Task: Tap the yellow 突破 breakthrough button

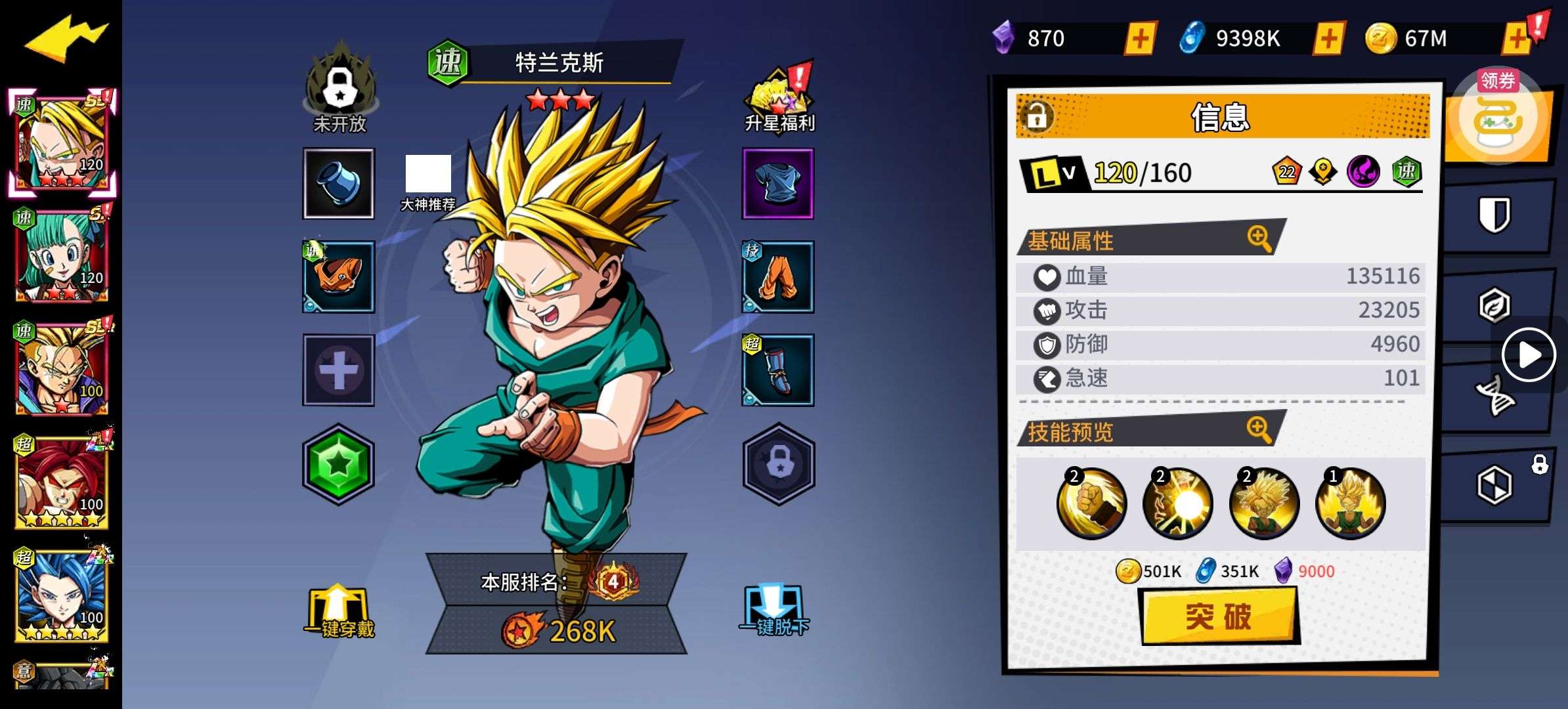Action: coord(1219,616)
